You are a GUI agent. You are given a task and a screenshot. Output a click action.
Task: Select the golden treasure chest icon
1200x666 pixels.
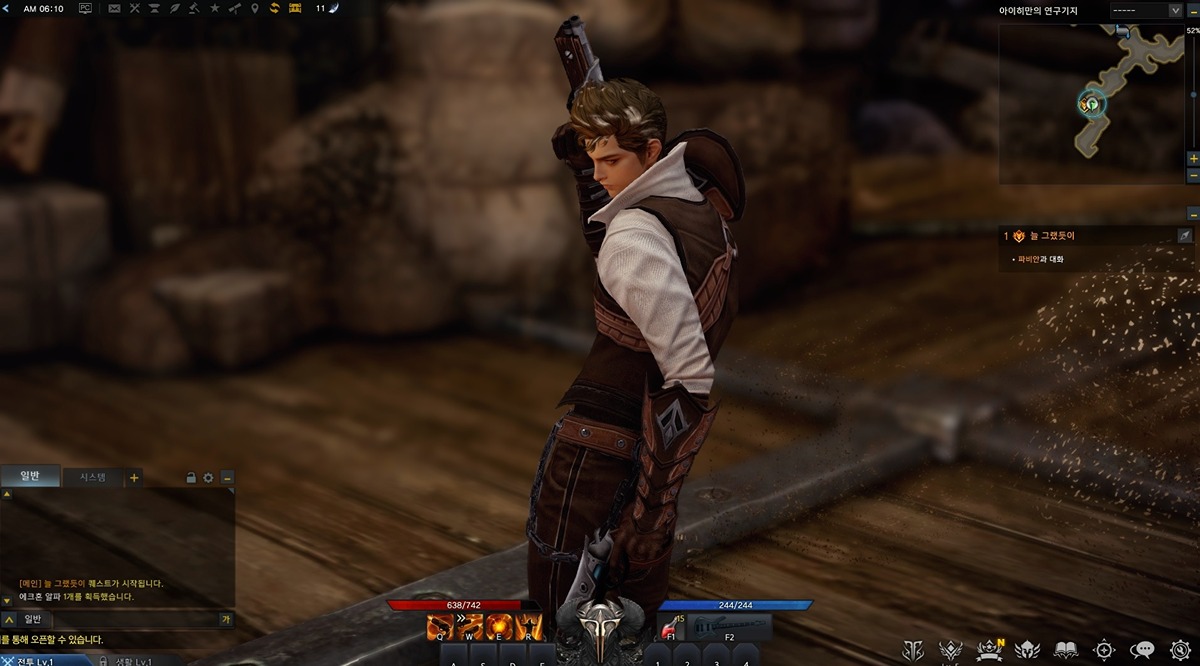coord(295,8)
